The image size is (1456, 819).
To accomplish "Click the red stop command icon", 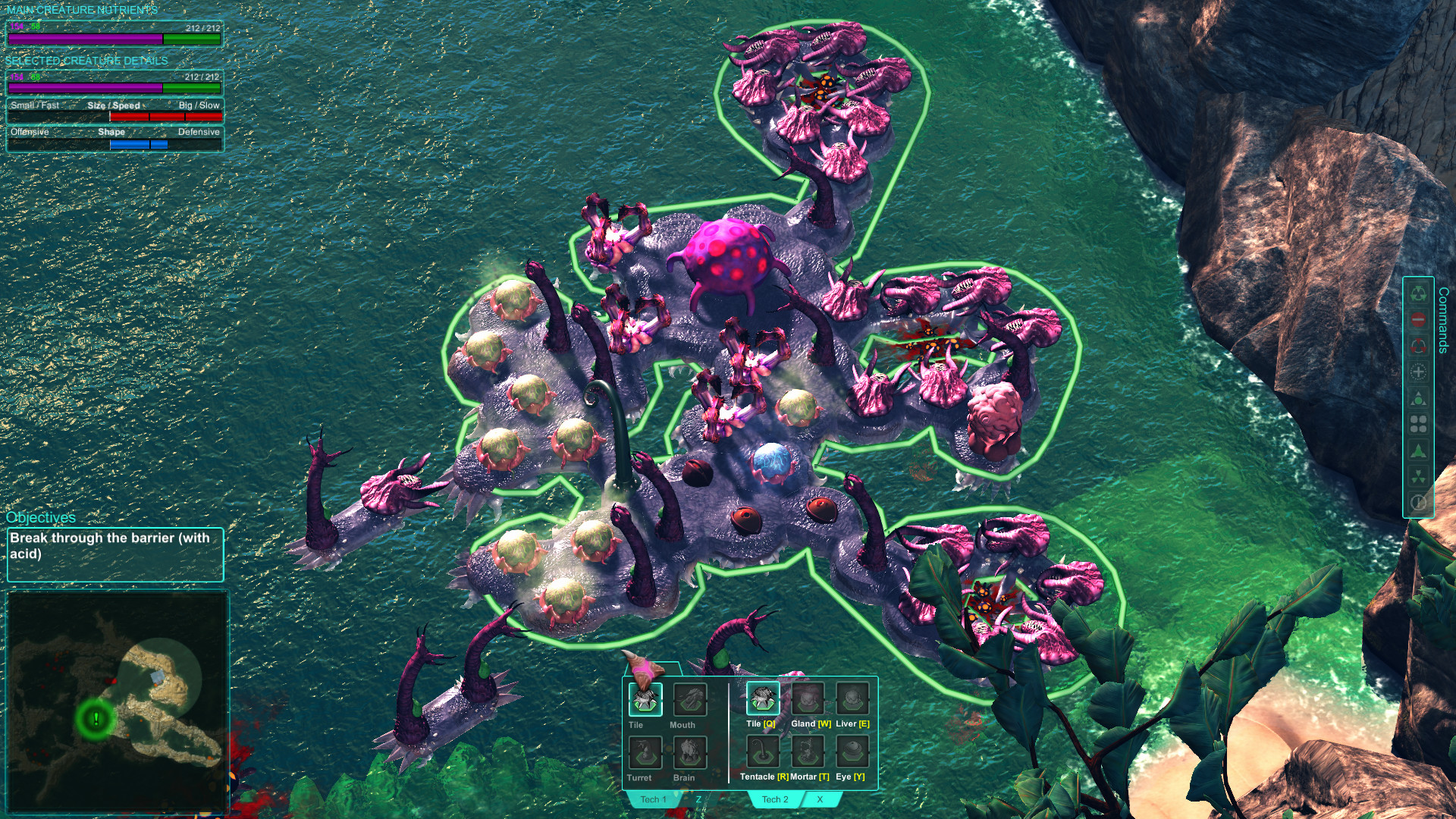I will [1417, 318].
